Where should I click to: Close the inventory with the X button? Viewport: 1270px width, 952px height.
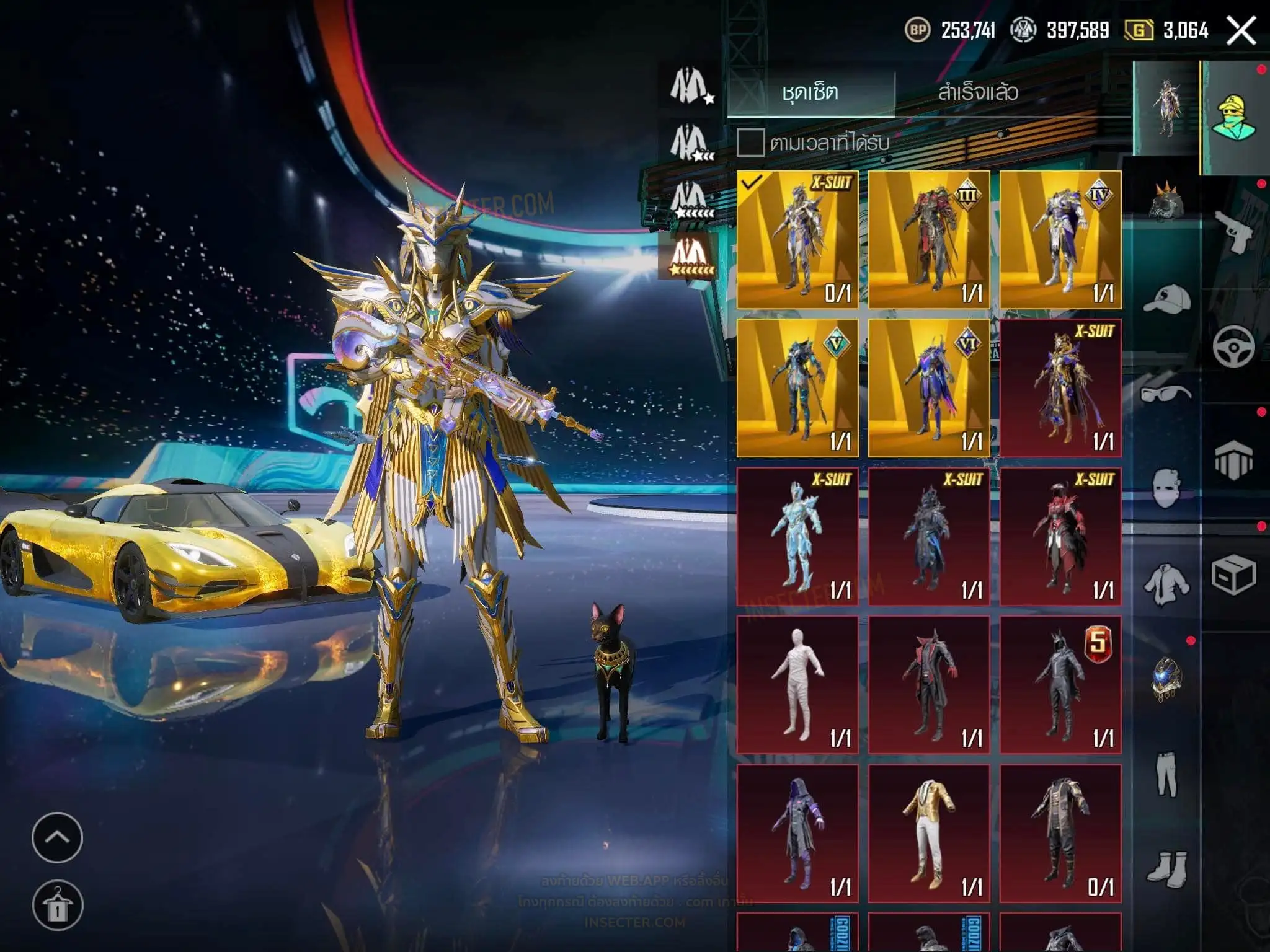tap(1241, 30)
